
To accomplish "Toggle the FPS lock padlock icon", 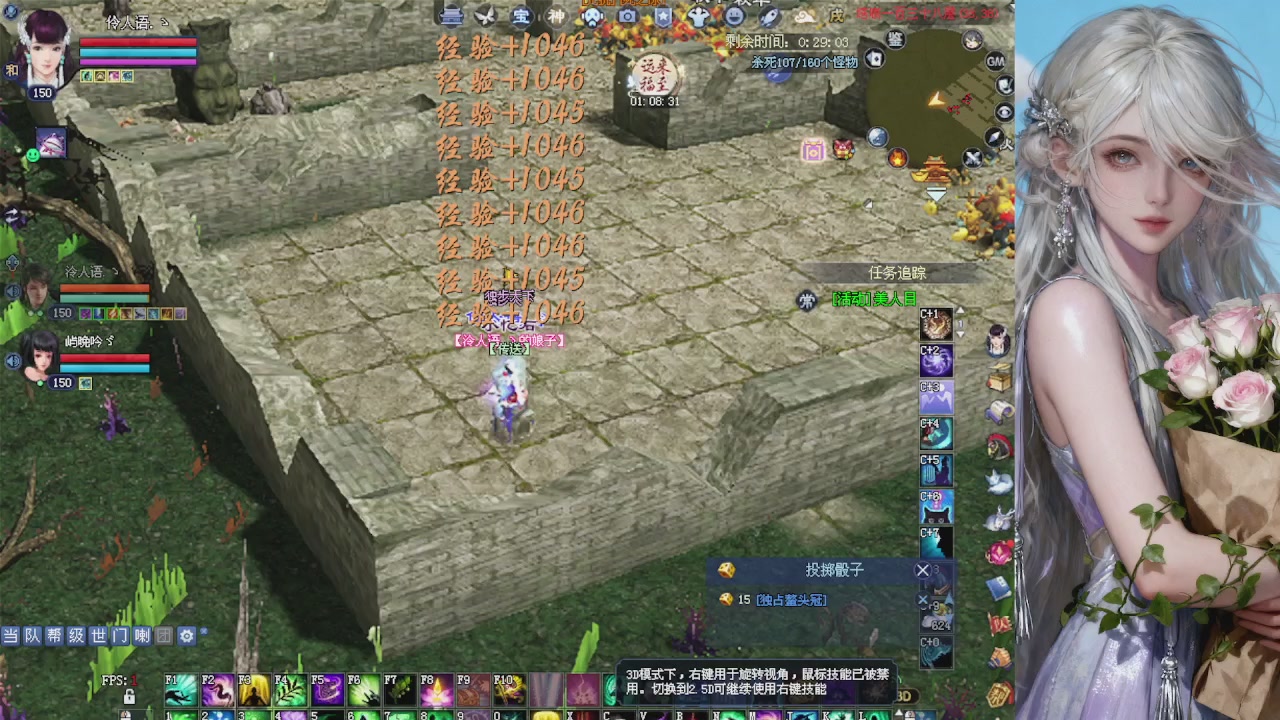I will point(129,697).
